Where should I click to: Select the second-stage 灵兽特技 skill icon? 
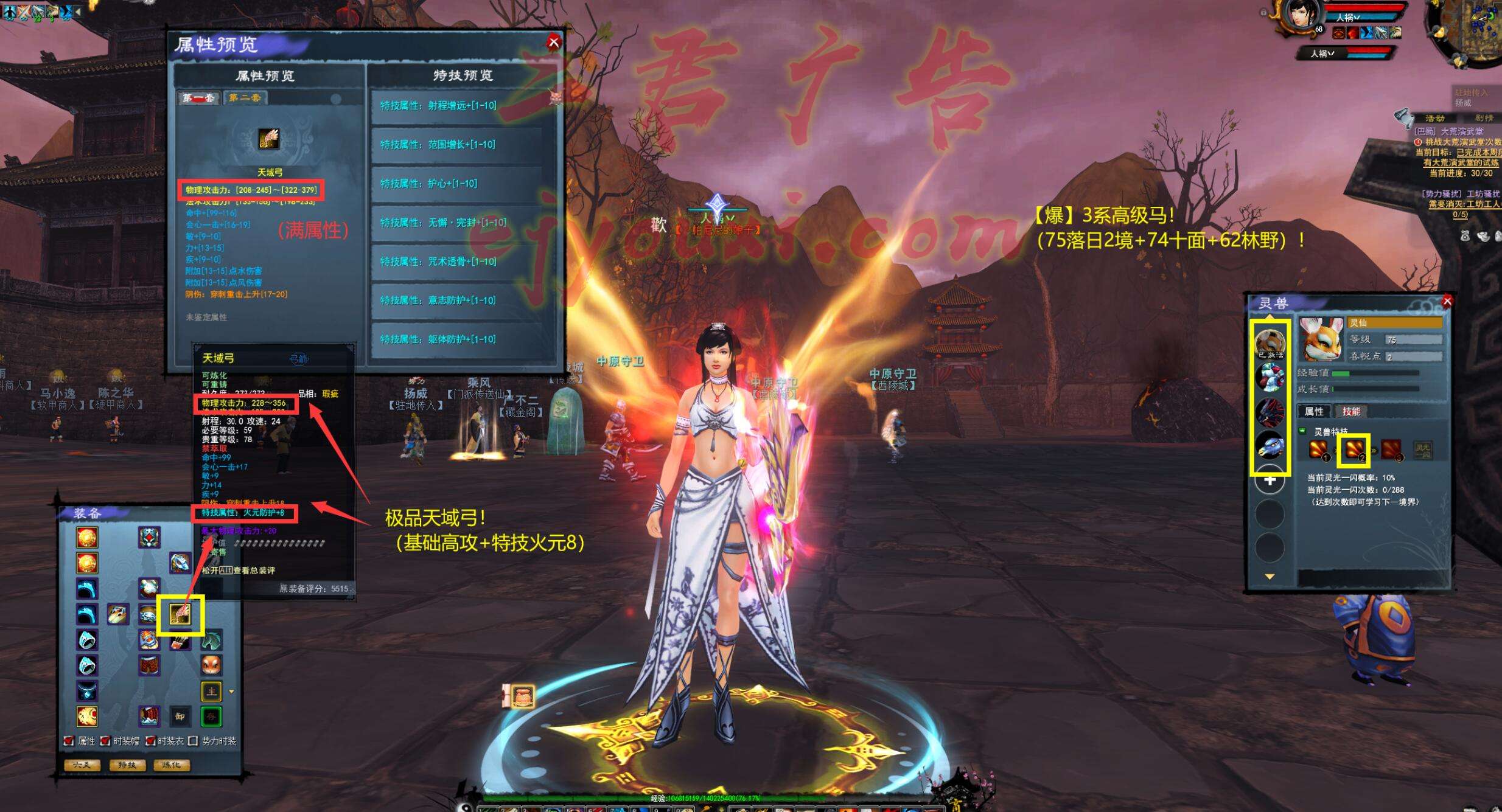tap(1354, 450)
